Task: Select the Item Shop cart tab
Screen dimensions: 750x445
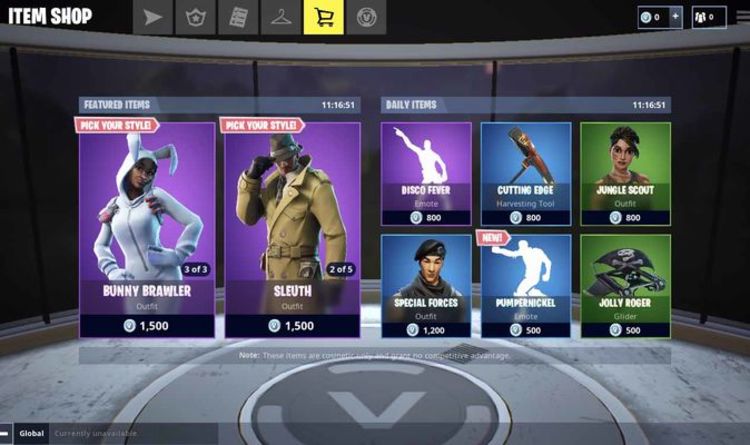Action: tap(323, 17)
